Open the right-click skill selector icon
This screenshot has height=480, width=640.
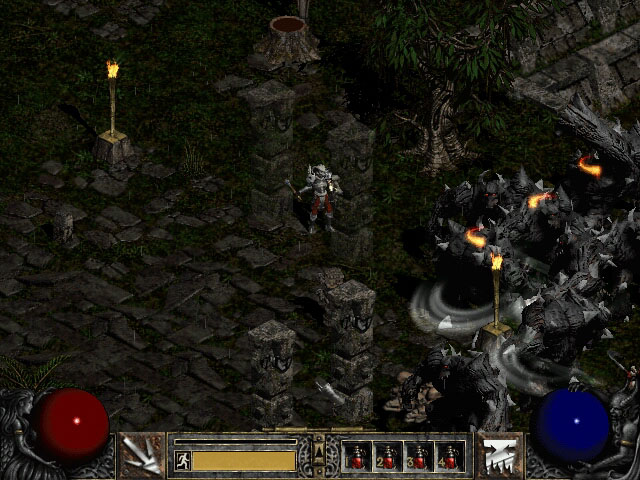(498, 454)
